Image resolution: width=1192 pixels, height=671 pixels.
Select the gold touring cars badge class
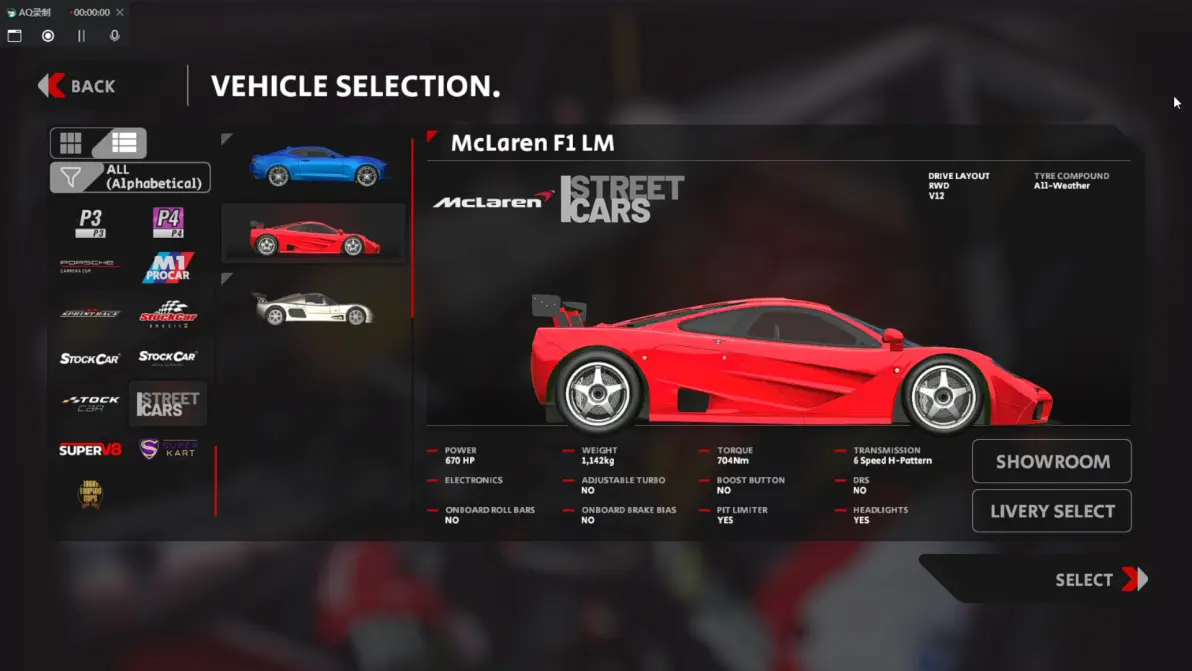[90, 494]
